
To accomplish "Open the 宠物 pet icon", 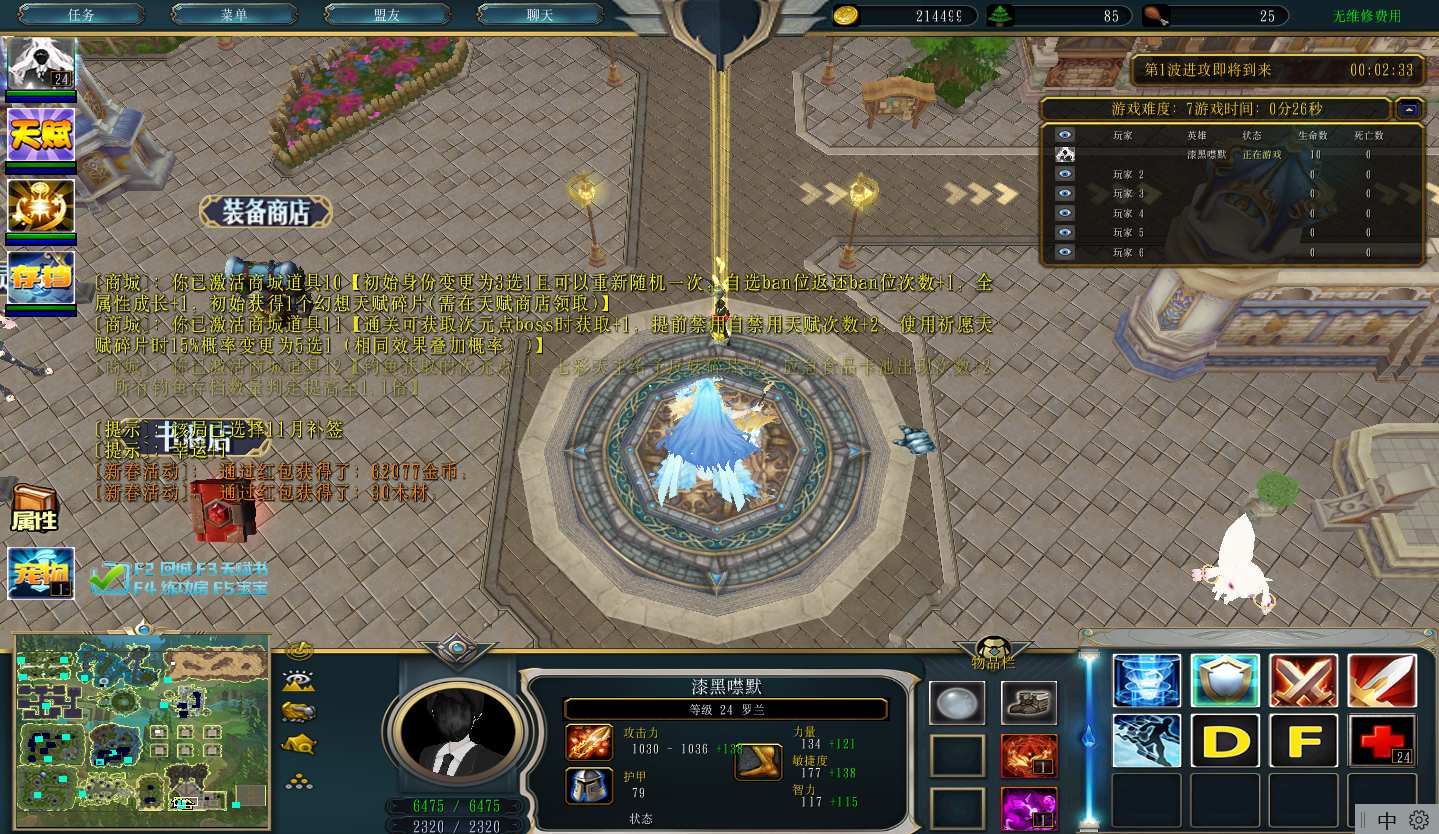I will [x=41, y=573].
